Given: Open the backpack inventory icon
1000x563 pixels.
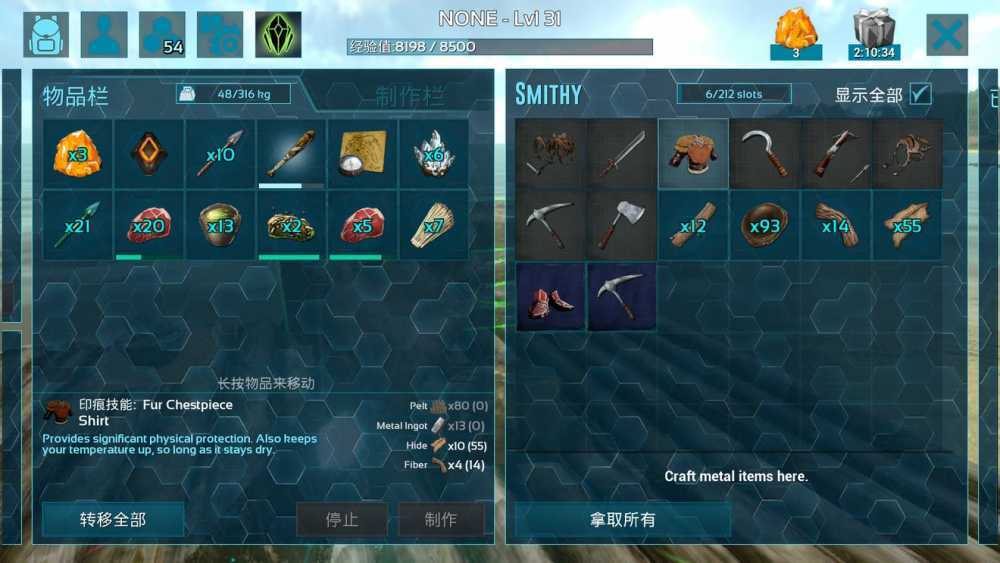Looking at the screenshot, I should 46,35.
